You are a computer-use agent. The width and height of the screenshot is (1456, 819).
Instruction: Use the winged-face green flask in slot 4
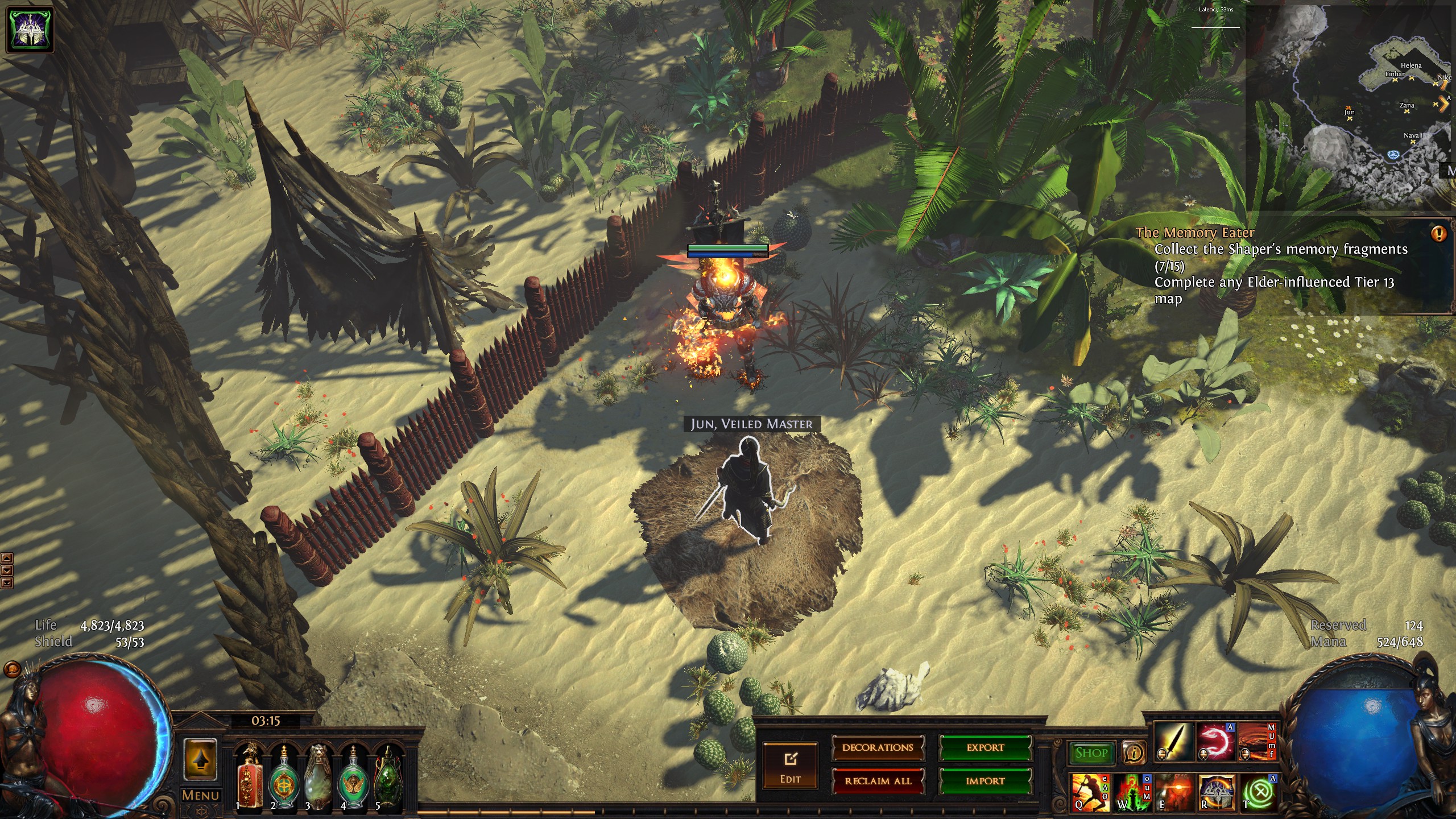(x=353, y=776)
